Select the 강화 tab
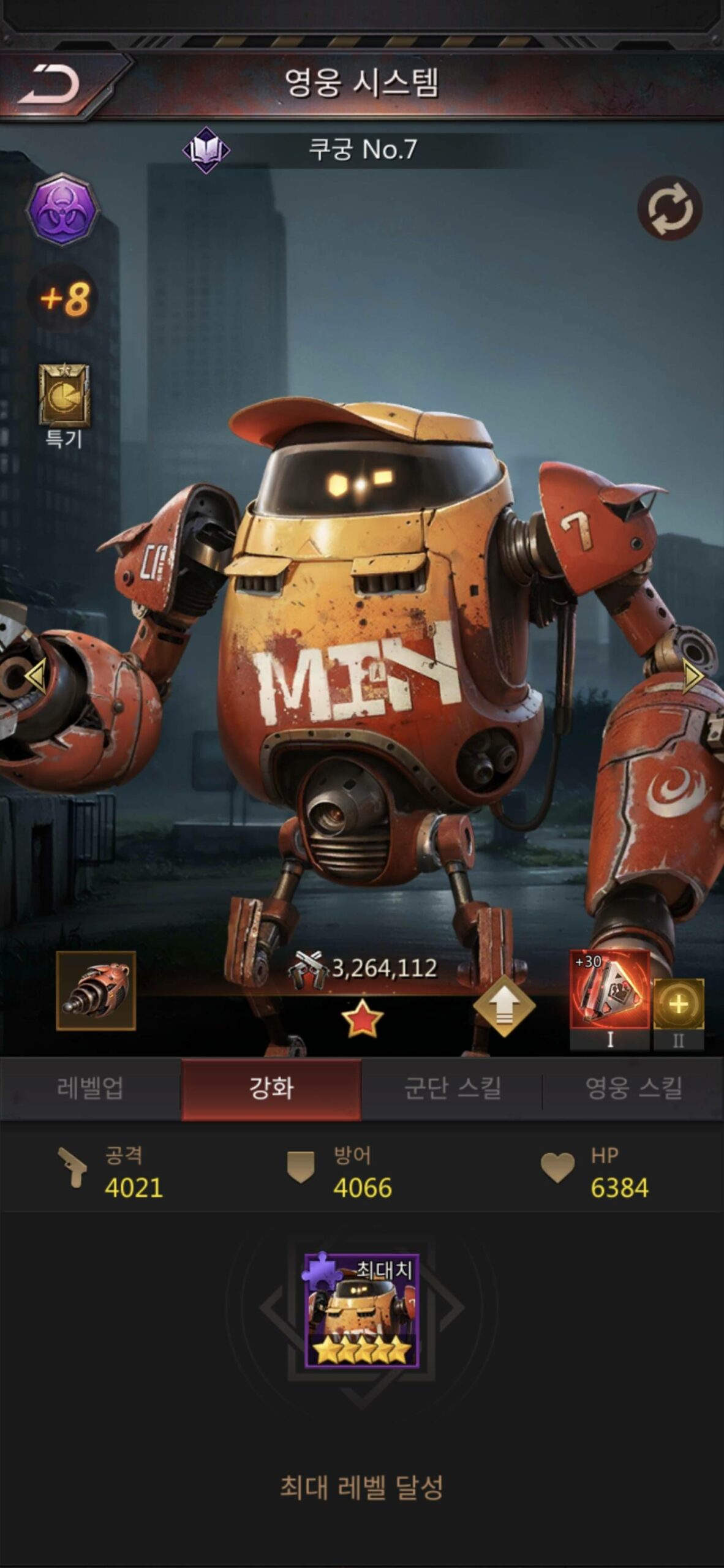Image resolution: width=724 pixels, height=1568 pixels. point(271,1088)
